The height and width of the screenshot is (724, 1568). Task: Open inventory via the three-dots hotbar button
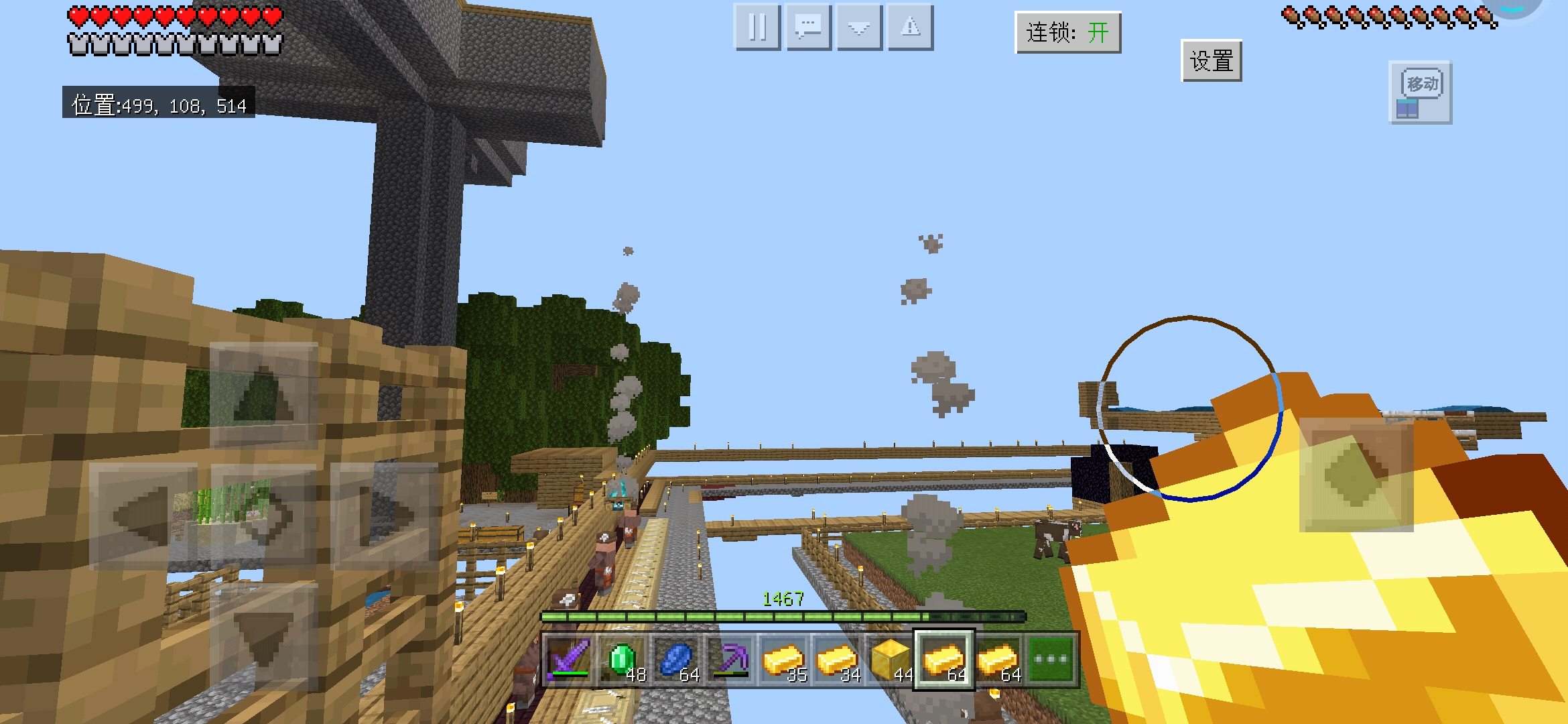click(x=1051, y=660)
